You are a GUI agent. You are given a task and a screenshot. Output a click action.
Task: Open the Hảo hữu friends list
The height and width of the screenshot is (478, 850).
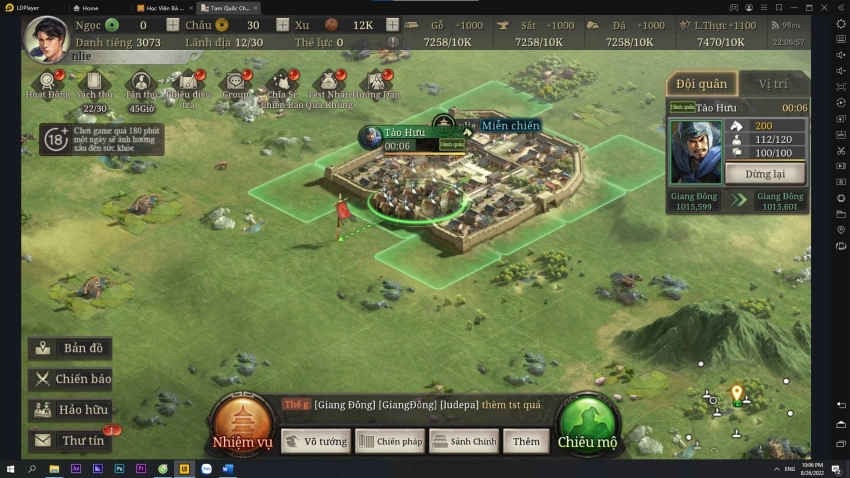(70, 409)
